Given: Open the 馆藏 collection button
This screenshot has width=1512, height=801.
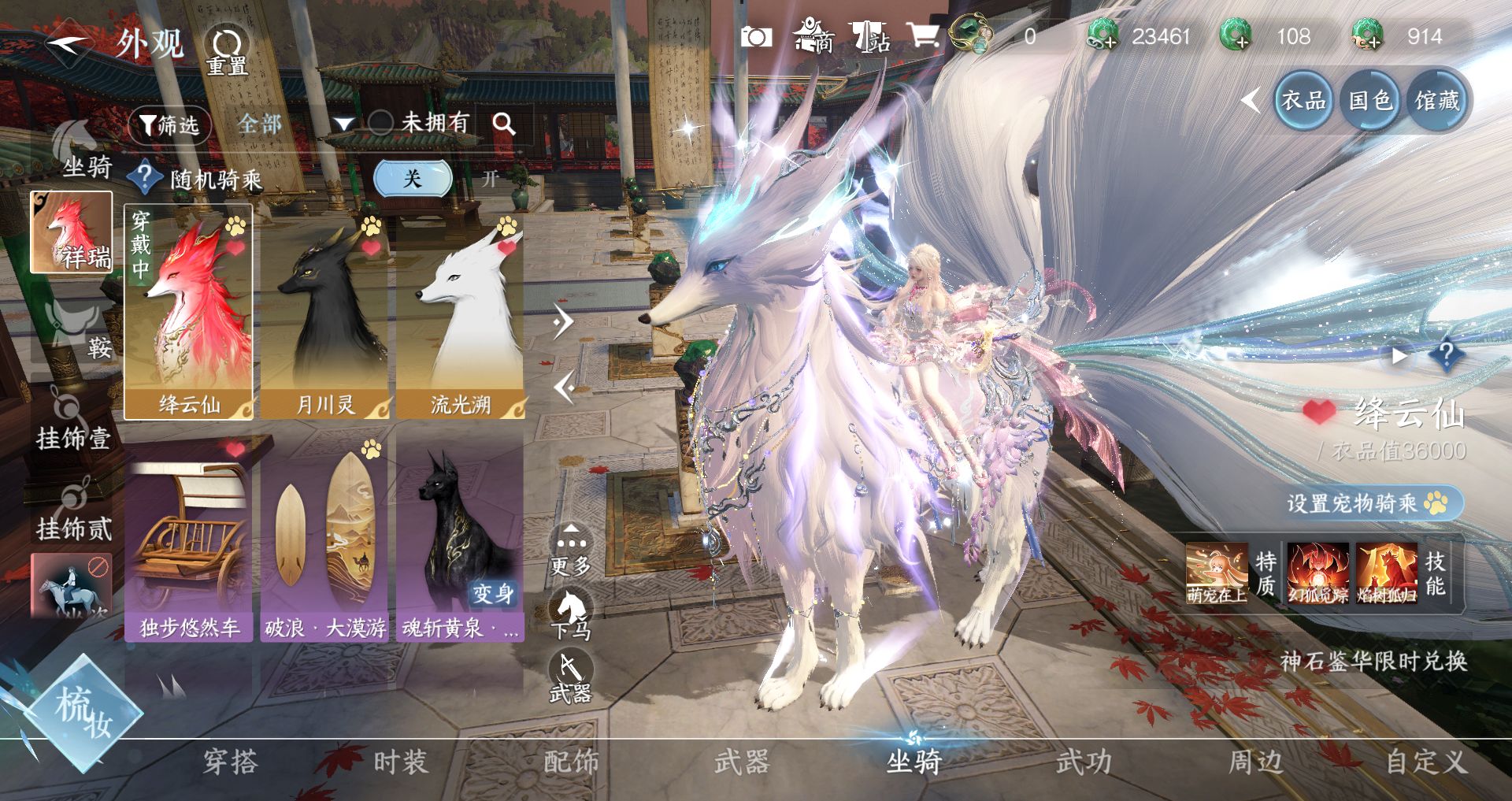Looking at the screenshot, I should click(1437, 100).
